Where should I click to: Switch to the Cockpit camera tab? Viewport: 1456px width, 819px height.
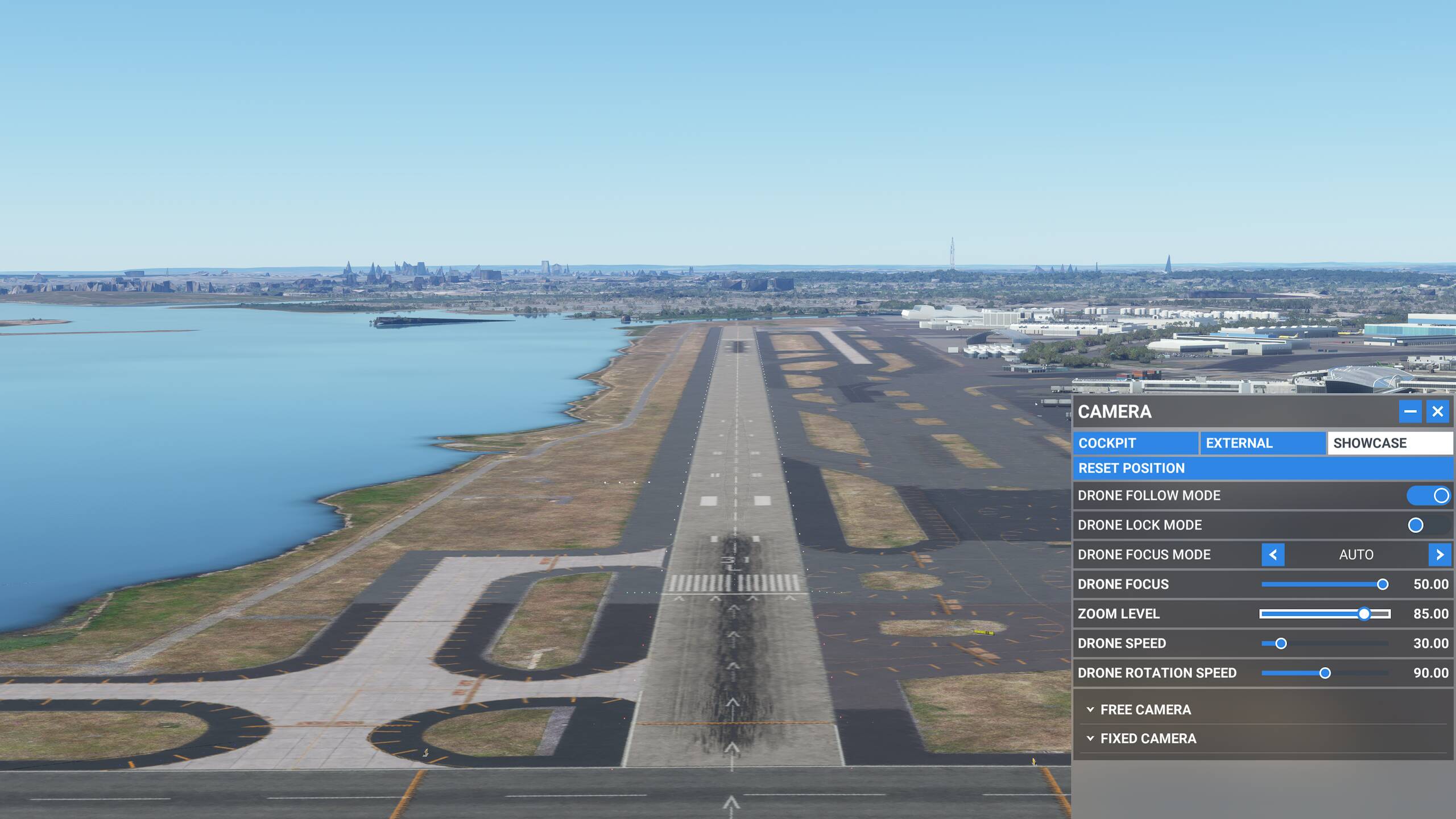tap(1135, 443)
